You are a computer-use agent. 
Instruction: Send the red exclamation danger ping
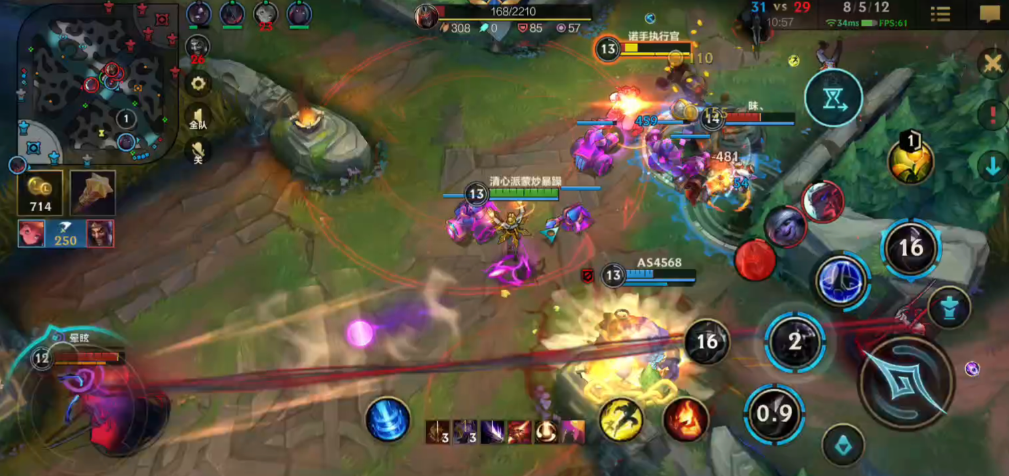tap(992, 114)
